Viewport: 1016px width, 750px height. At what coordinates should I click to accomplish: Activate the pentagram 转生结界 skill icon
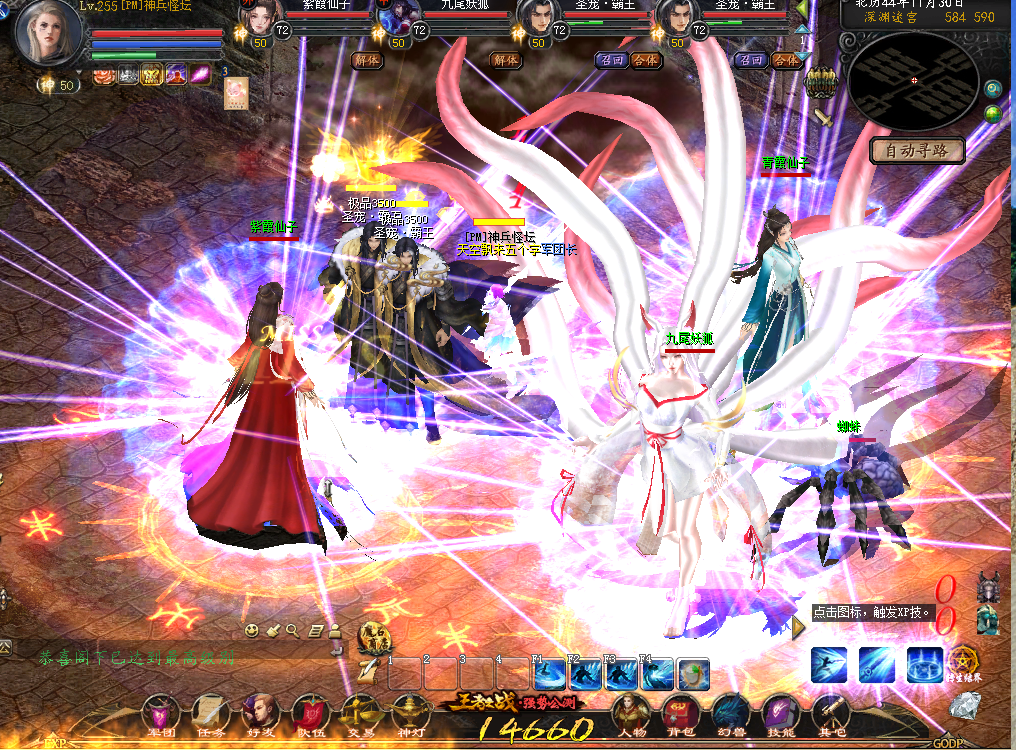click(964, 662)
